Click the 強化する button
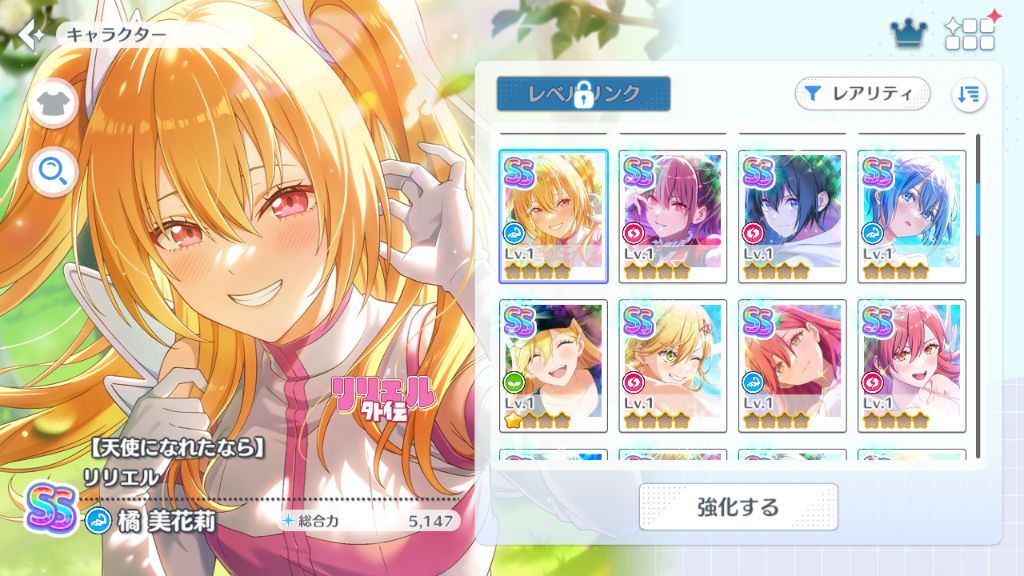 pos(738,507)
